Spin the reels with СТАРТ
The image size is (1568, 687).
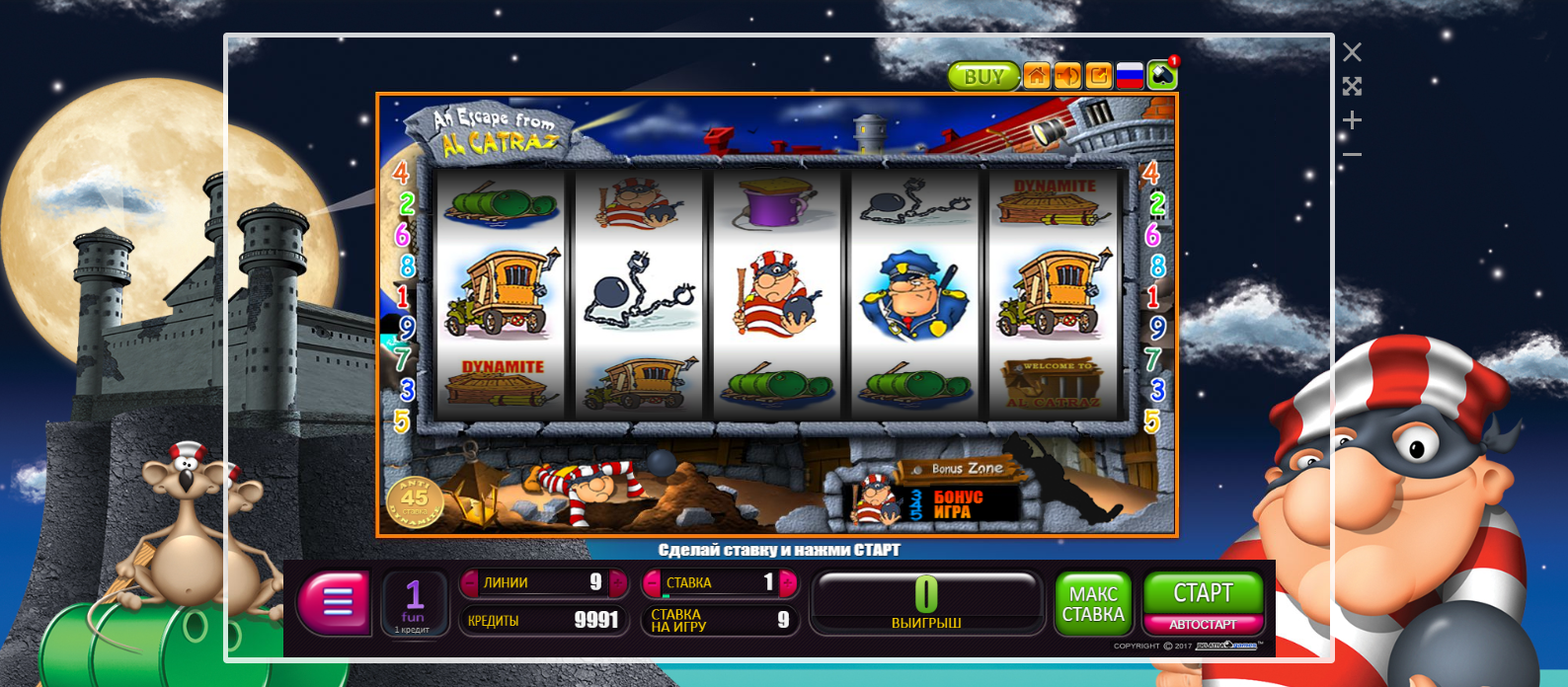tap(1203, 592)
